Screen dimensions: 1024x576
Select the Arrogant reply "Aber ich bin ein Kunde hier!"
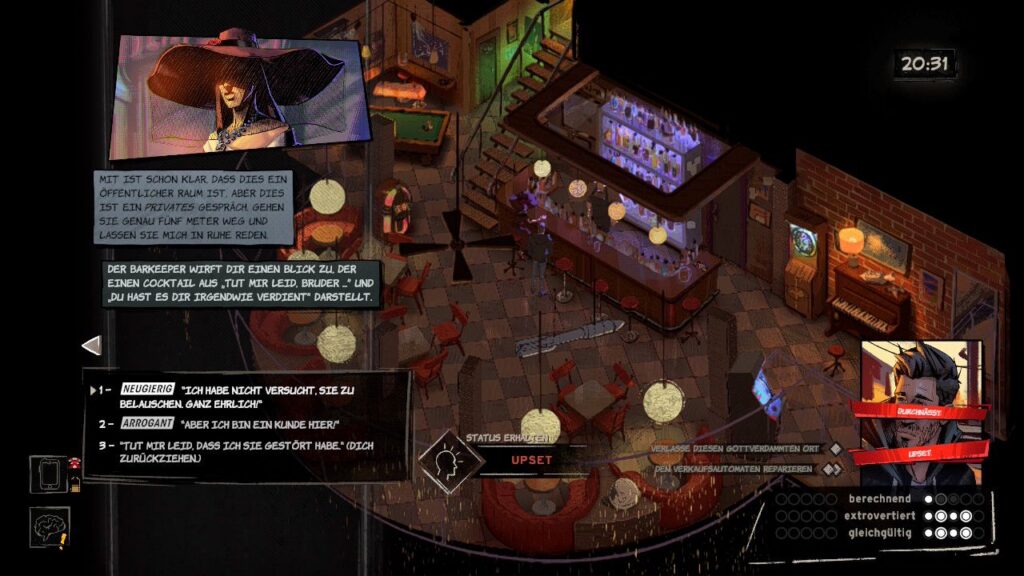[x=232, y=424]
